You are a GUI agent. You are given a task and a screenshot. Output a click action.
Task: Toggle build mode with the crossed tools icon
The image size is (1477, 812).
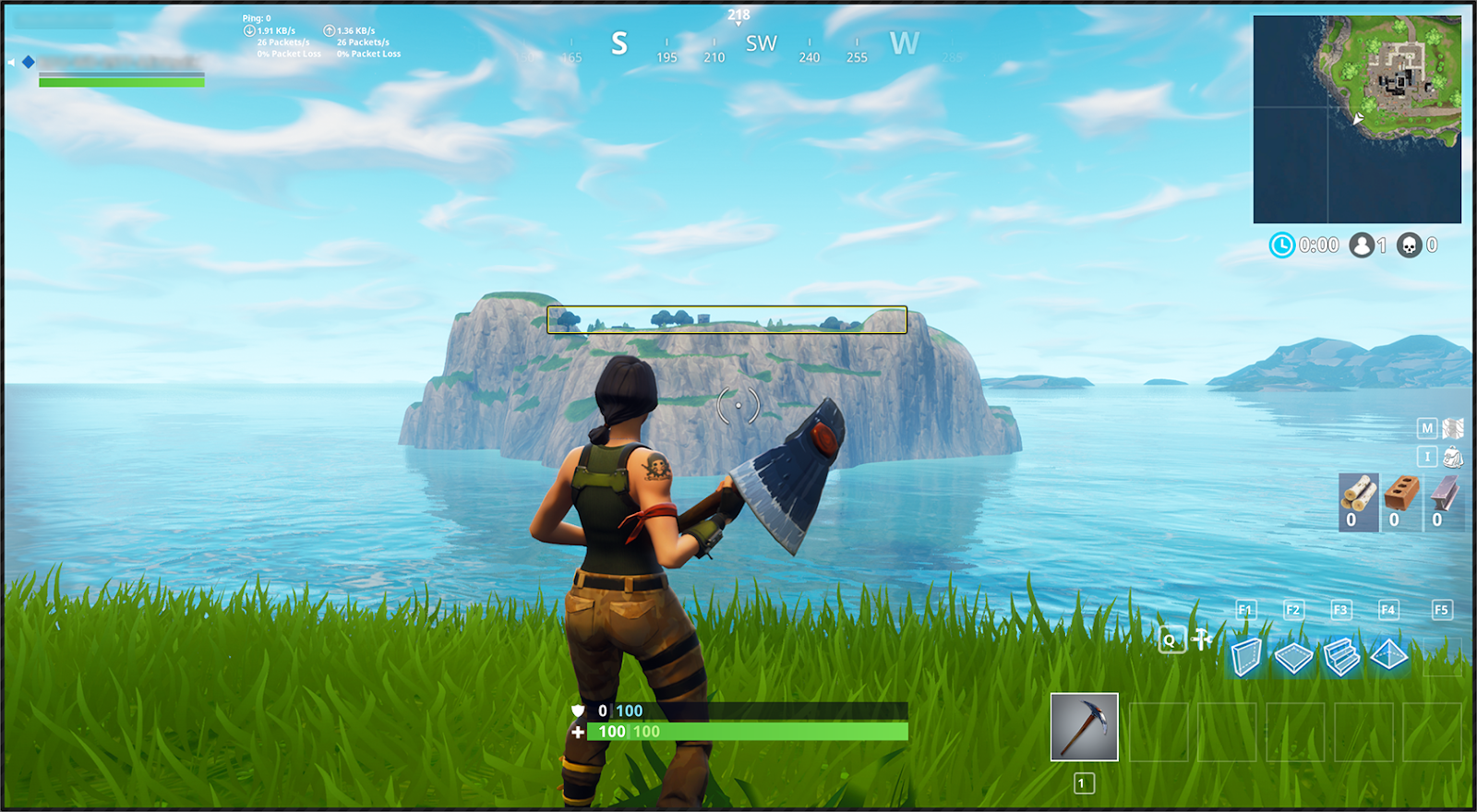click(1202, 639)
